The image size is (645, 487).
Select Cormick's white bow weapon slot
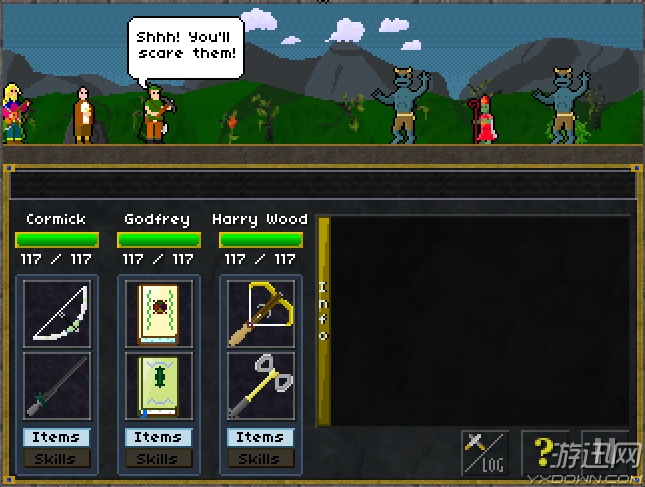[x=57, y=313]
